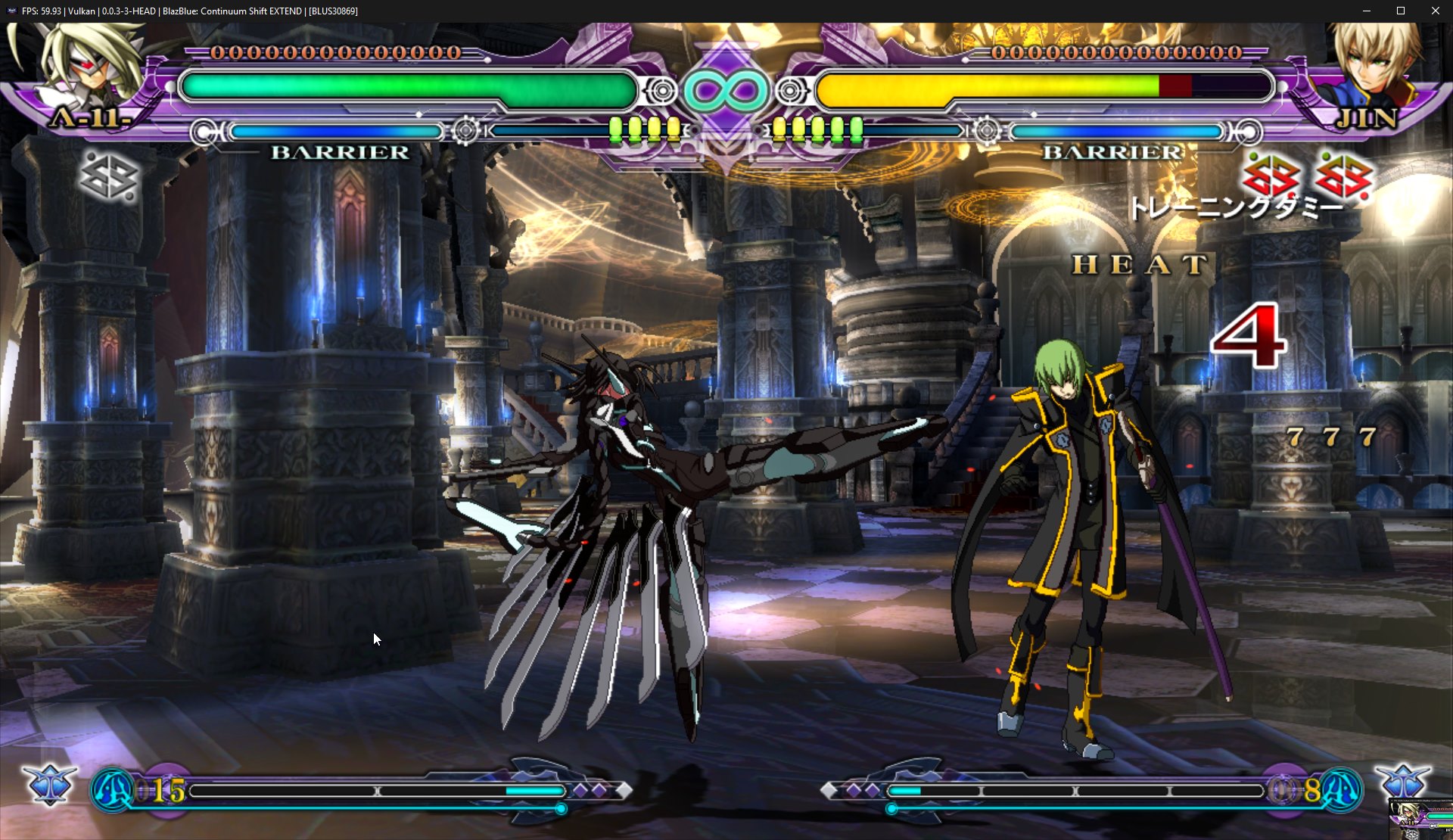Image resolution: width=1453 pixels, height=840 pixels.
Task: Click the Λ-11 character portrait
Action: coord(91,68)
